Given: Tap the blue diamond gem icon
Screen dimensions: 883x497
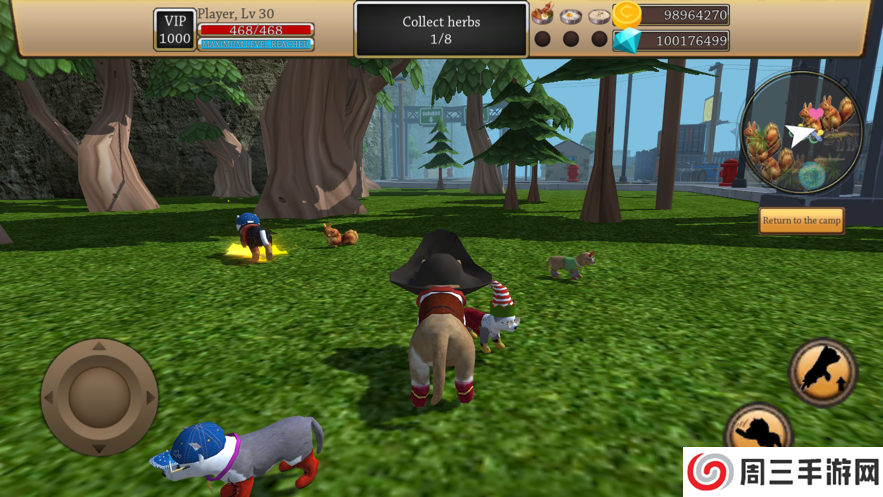Looking at the screenshot, I should point(627,41).
